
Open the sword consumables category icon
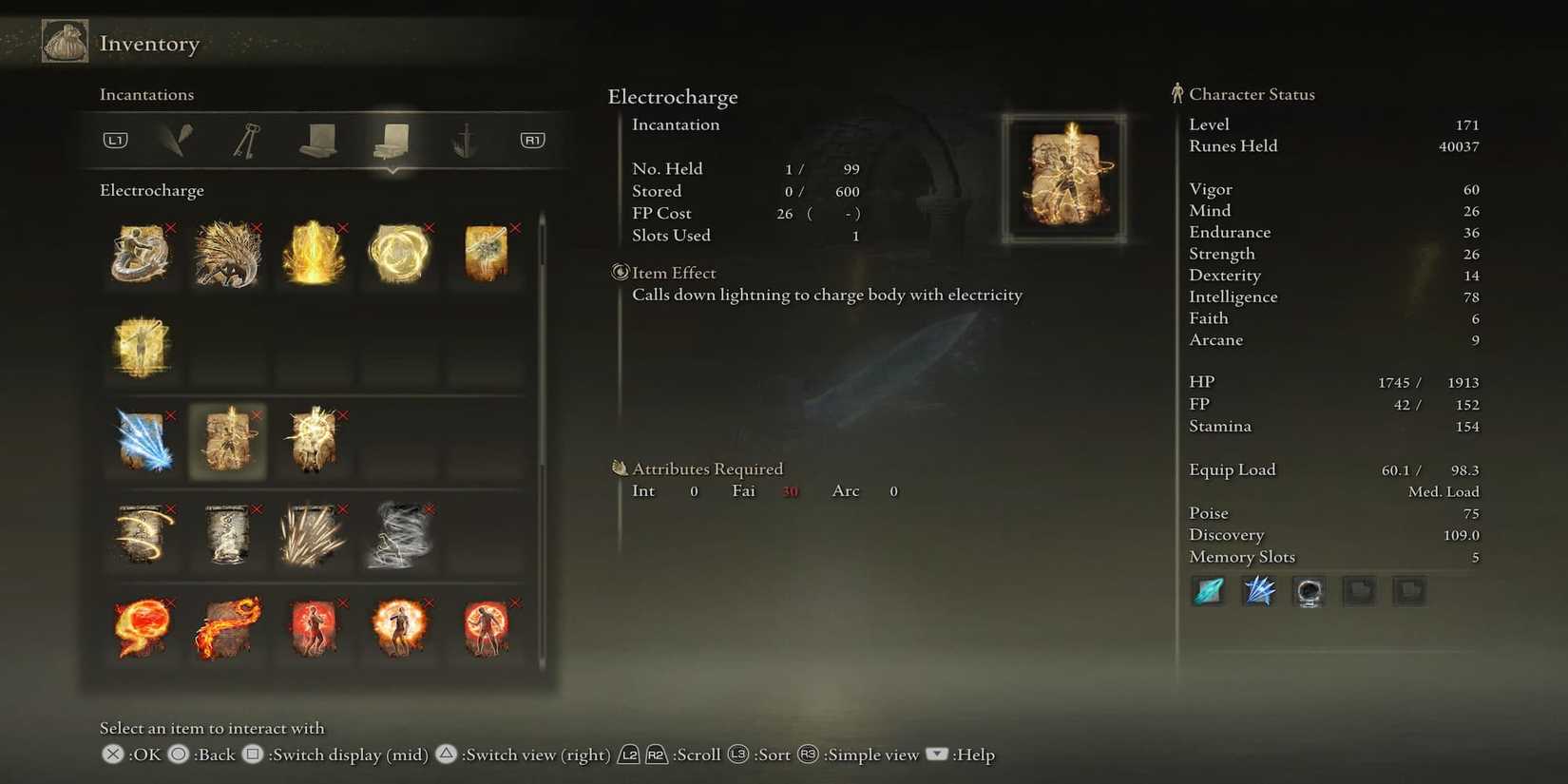(464, 139)
